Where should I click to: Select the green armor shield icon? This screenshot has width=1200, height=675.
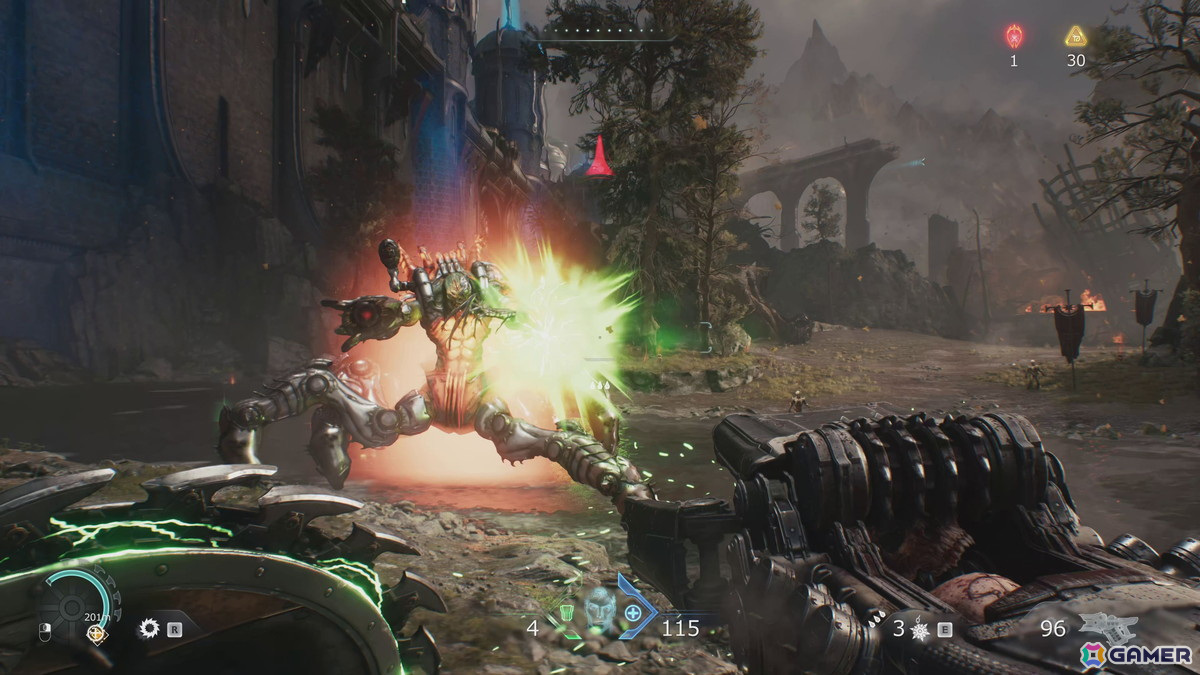click(x=567, y=611)
